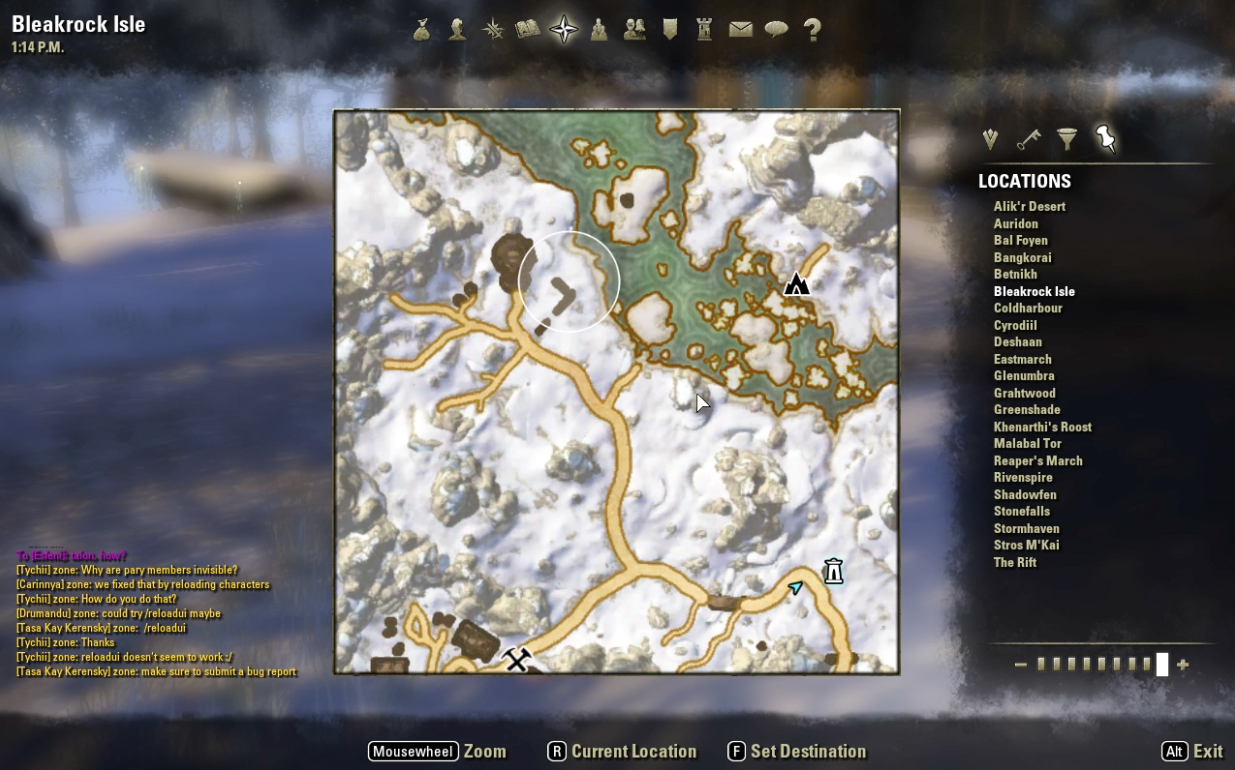Open the journal open-book icon

(527, 30)
